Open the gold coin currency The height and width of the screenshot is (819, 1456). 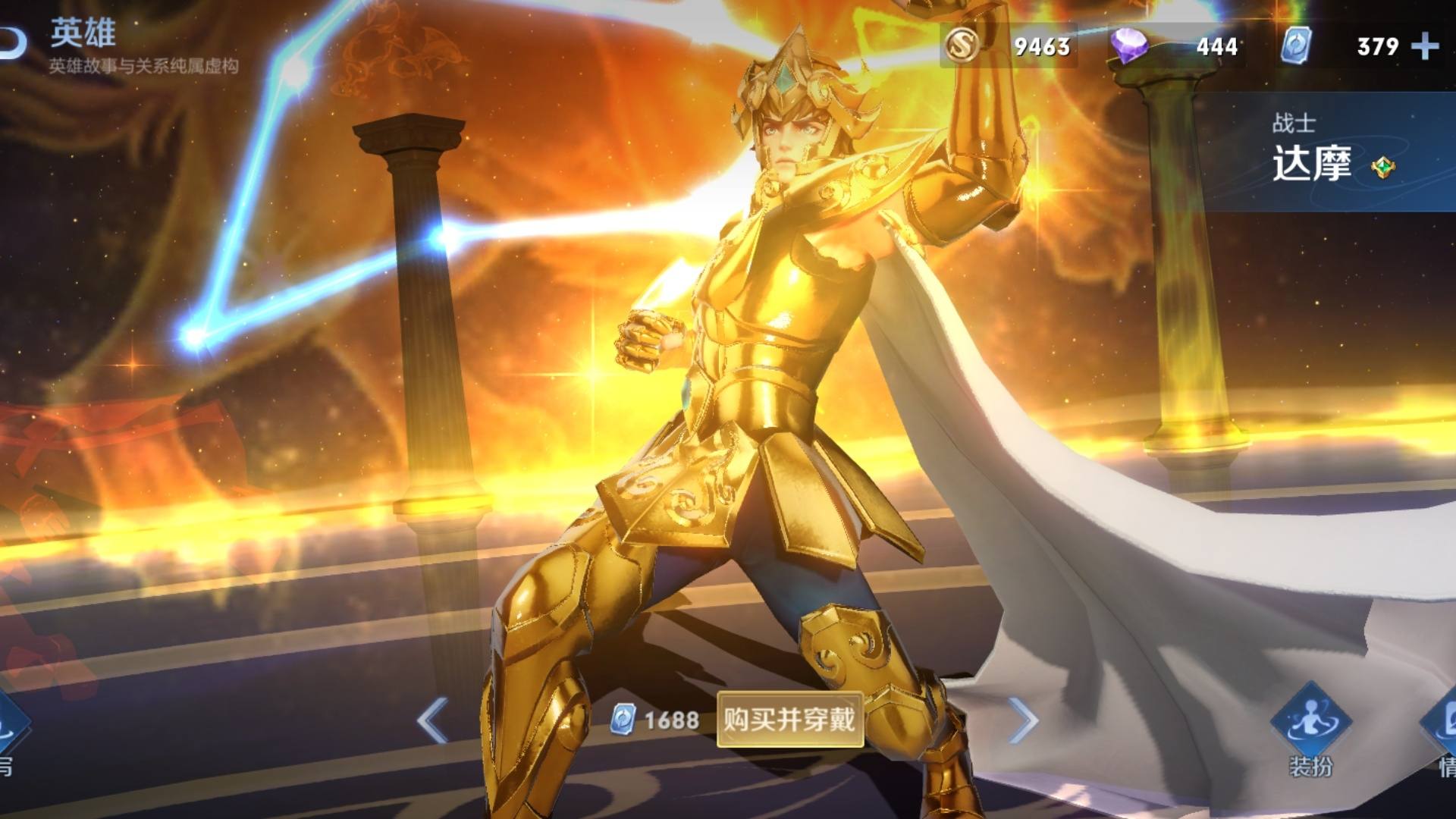click(x=963, y=46)
